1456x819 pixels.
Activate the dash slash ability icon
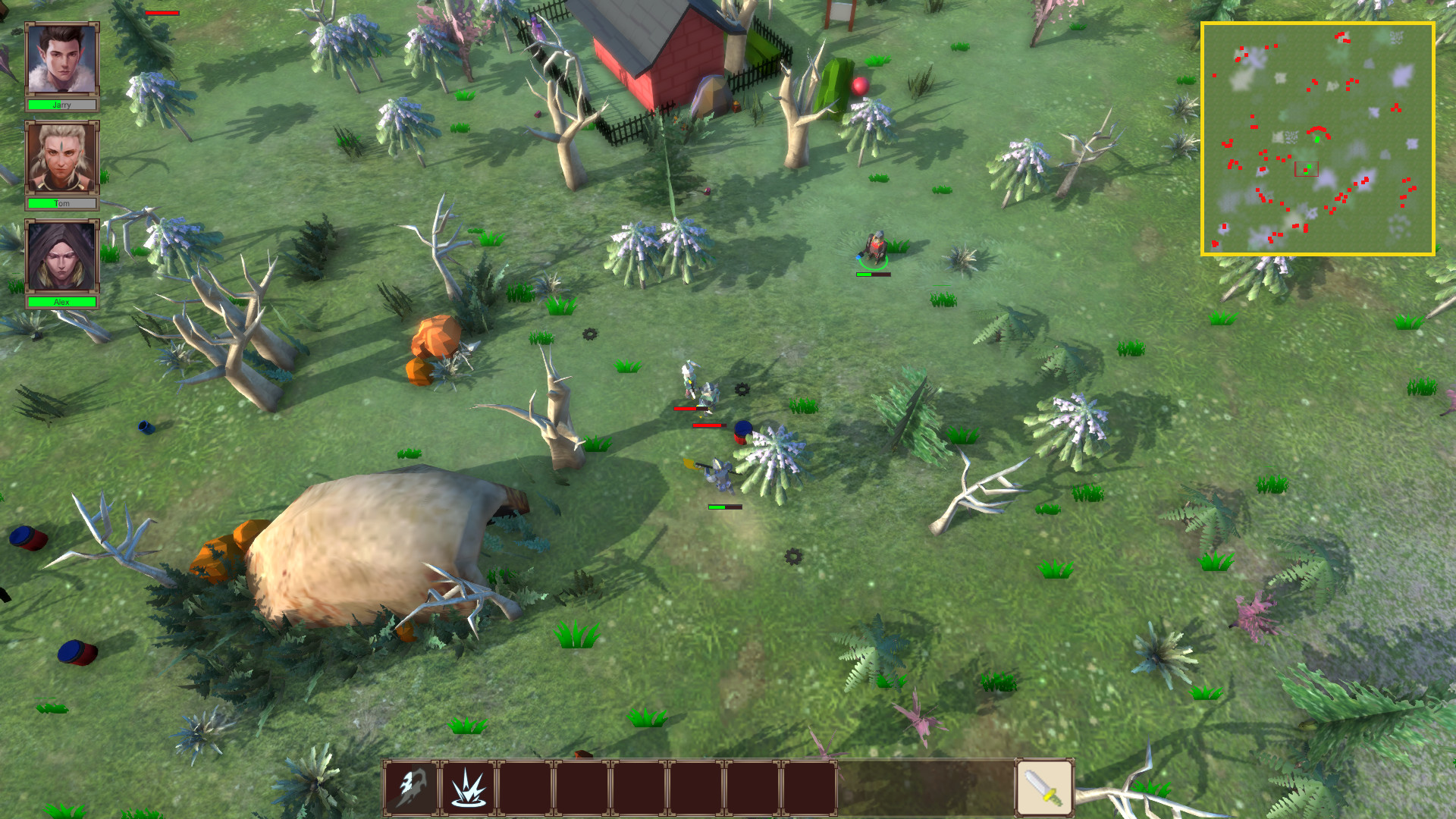pyautogui.click(x=411, y=788)
